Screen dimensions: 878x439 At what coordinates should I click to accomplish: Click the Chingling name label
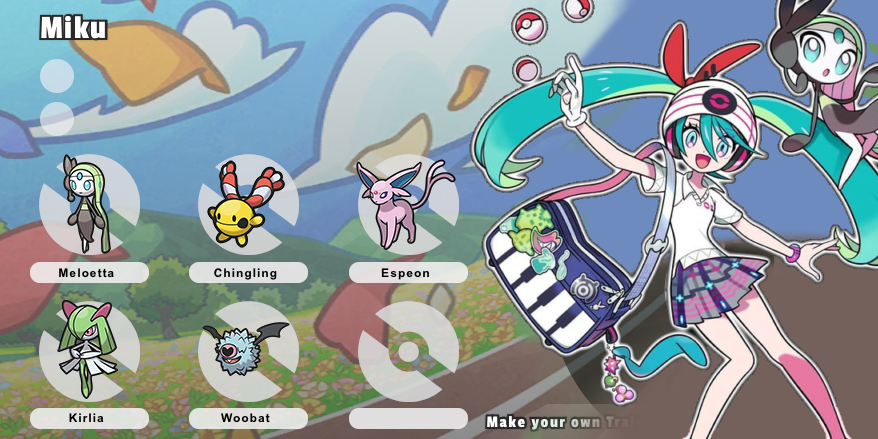247,273
